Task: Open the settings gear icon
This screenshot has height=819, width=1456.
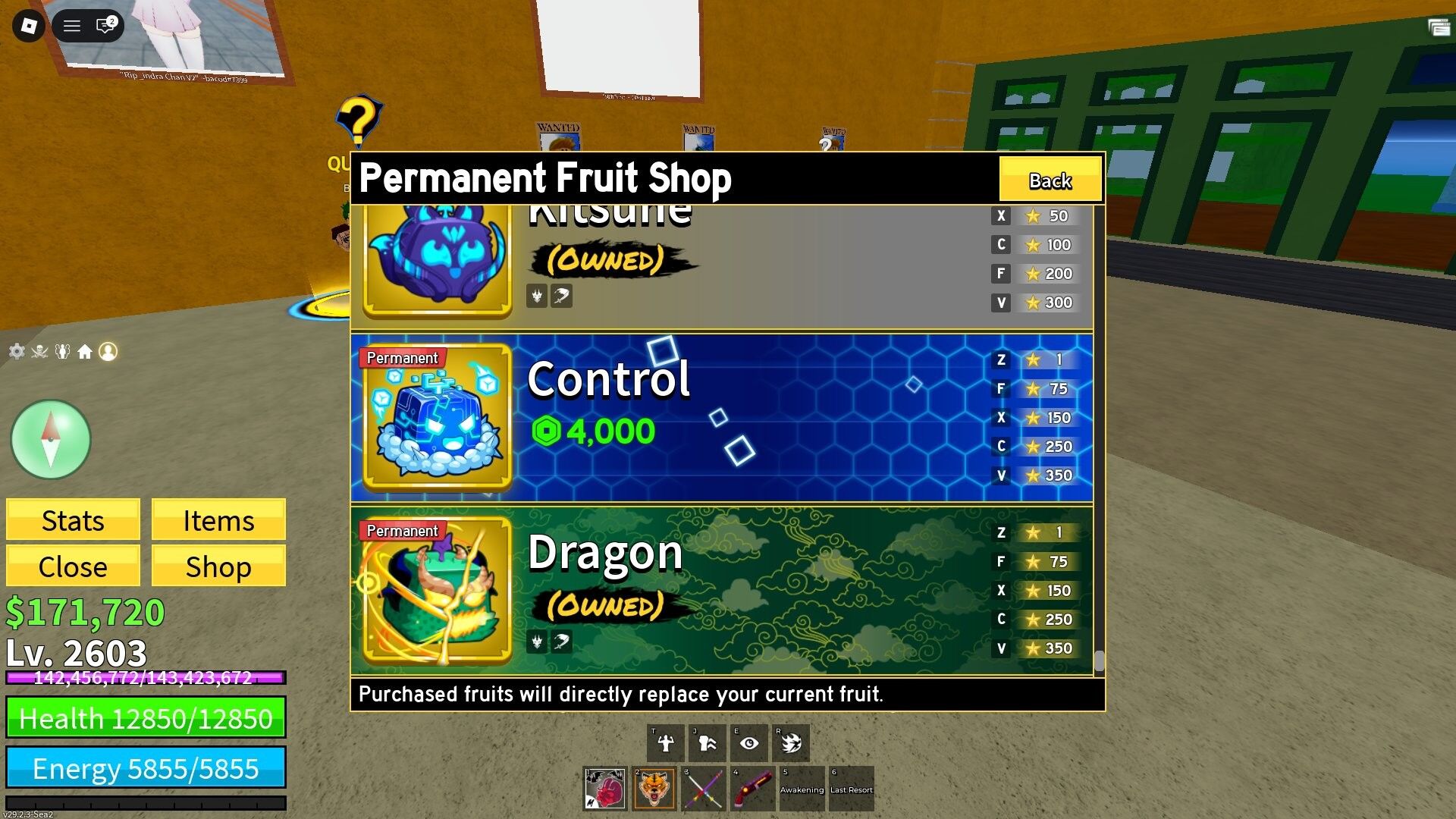Action: (15, 350)
